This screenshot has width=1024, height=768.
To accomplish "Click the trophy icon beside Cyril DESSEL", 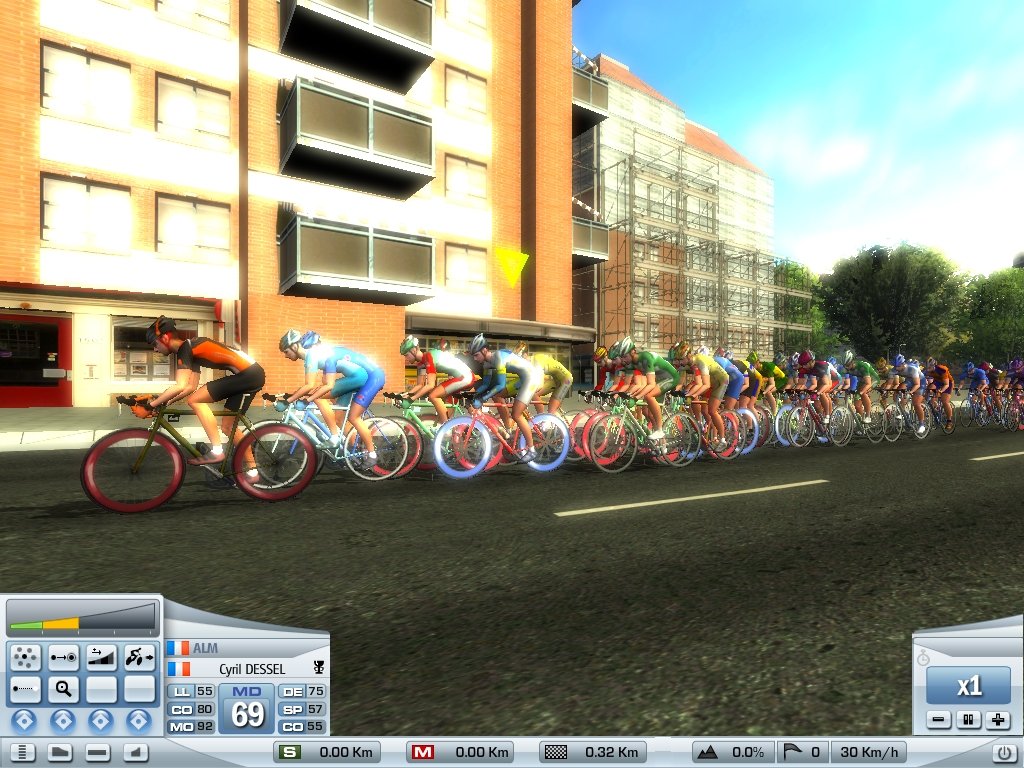I will click(319, 668).
